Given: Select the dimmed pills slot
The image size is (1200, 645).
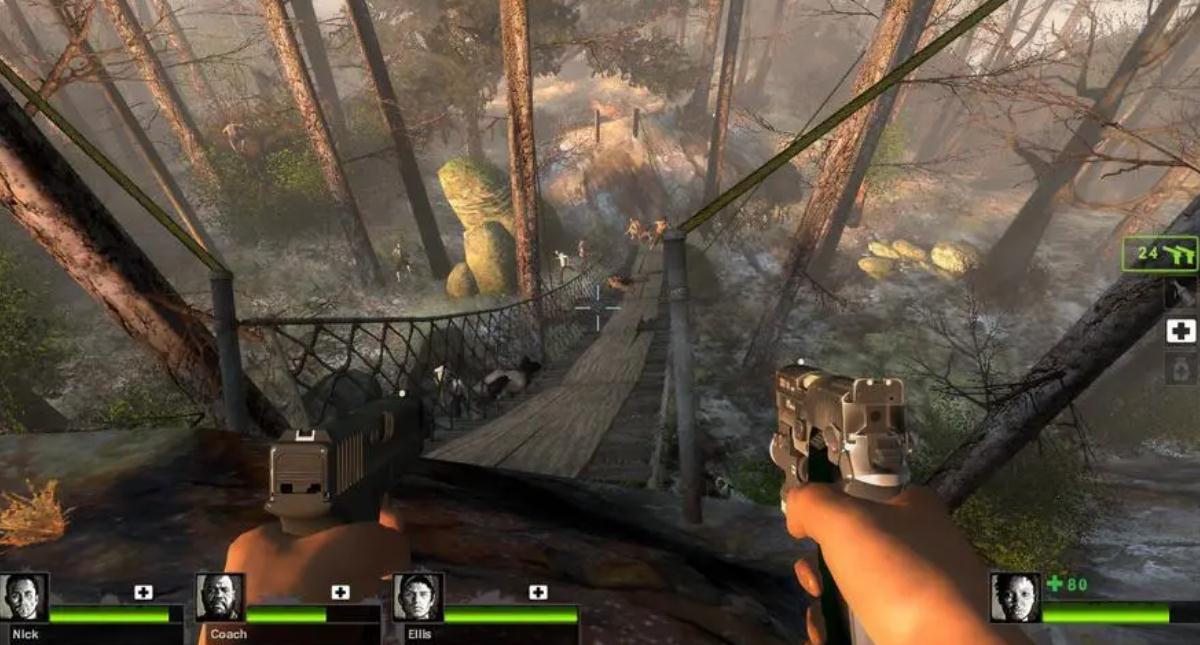Looking at the screenshot, I should [1181, 369].
